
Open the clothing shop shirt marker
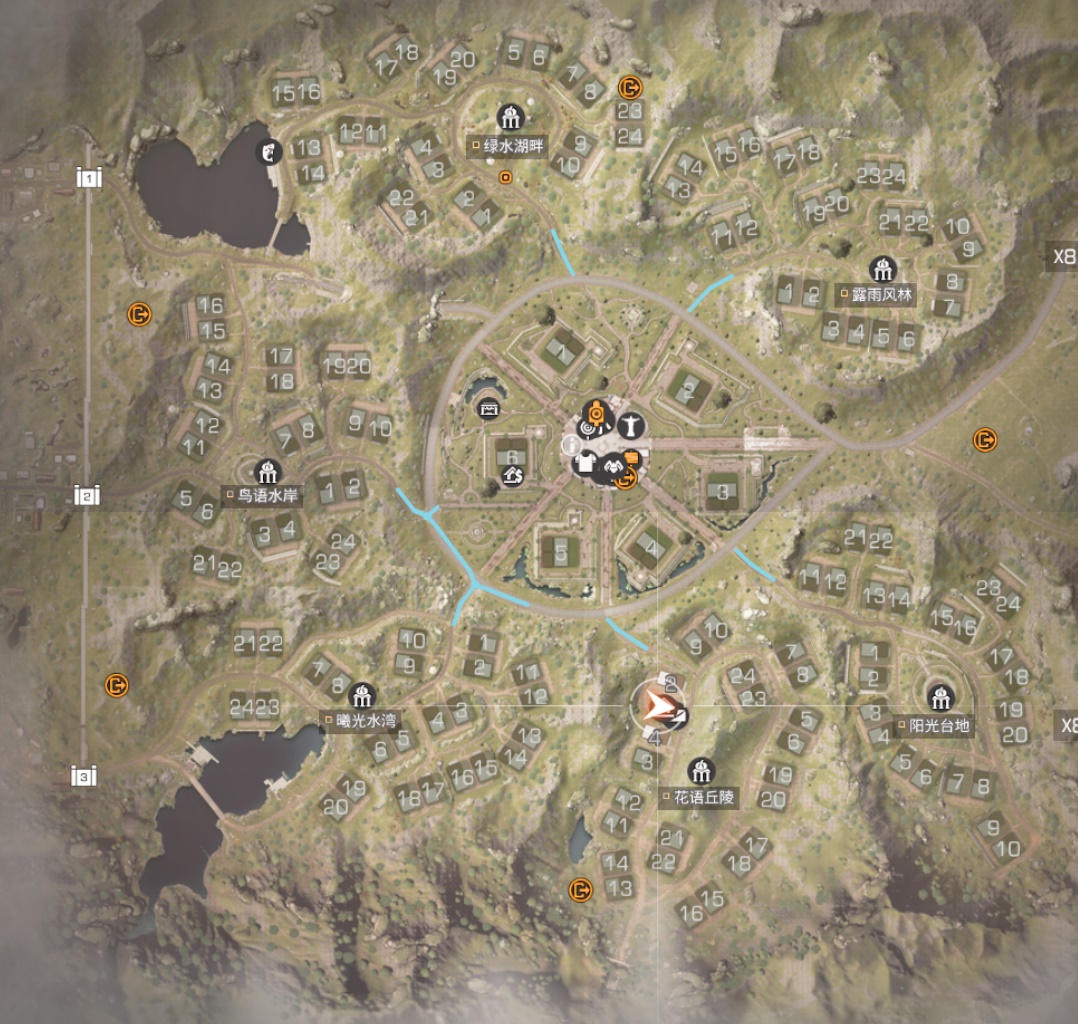(587, 463)
